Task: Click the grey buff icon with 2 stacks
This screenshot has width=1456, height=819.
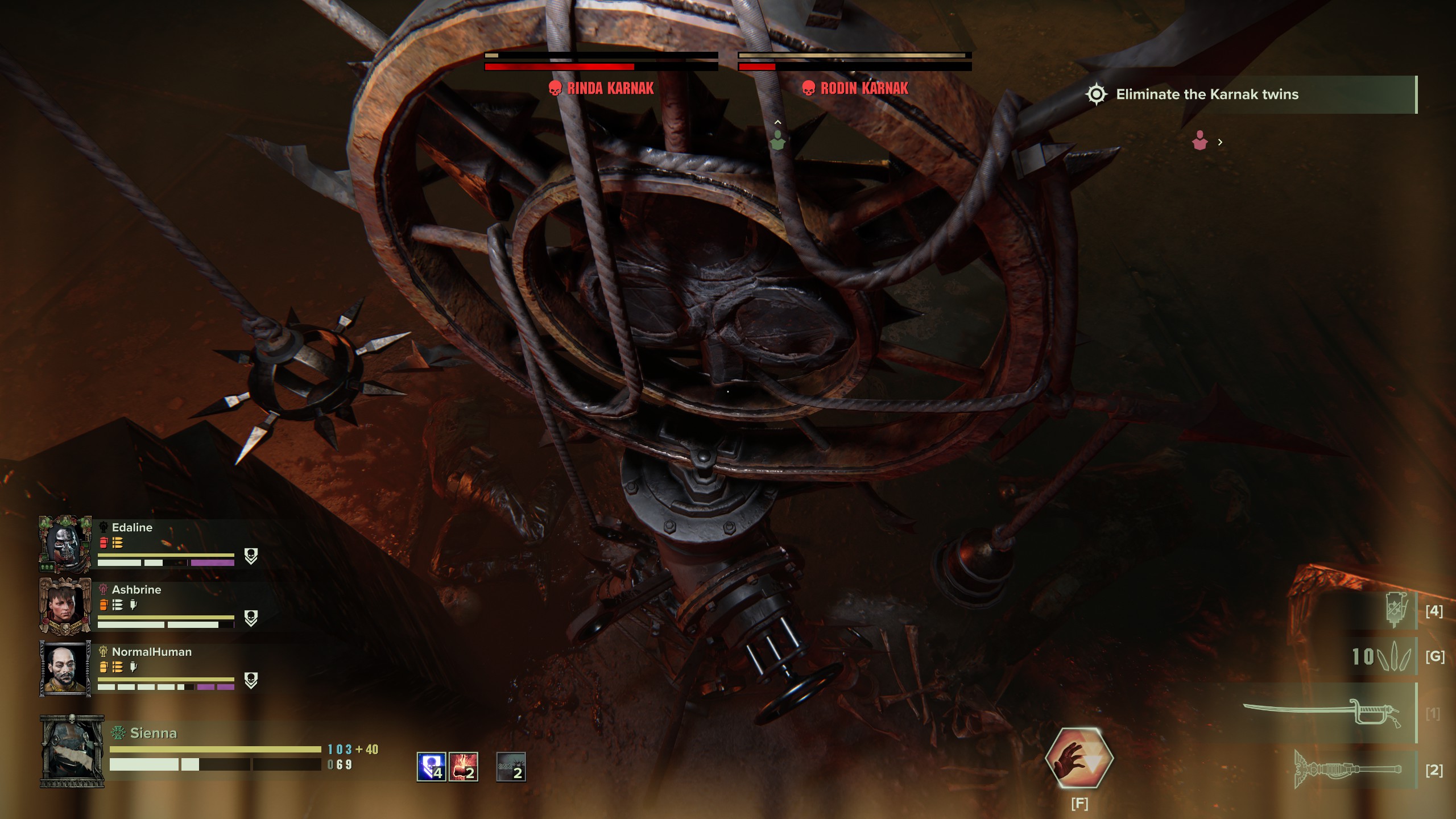Action: (x=511, y=767)
